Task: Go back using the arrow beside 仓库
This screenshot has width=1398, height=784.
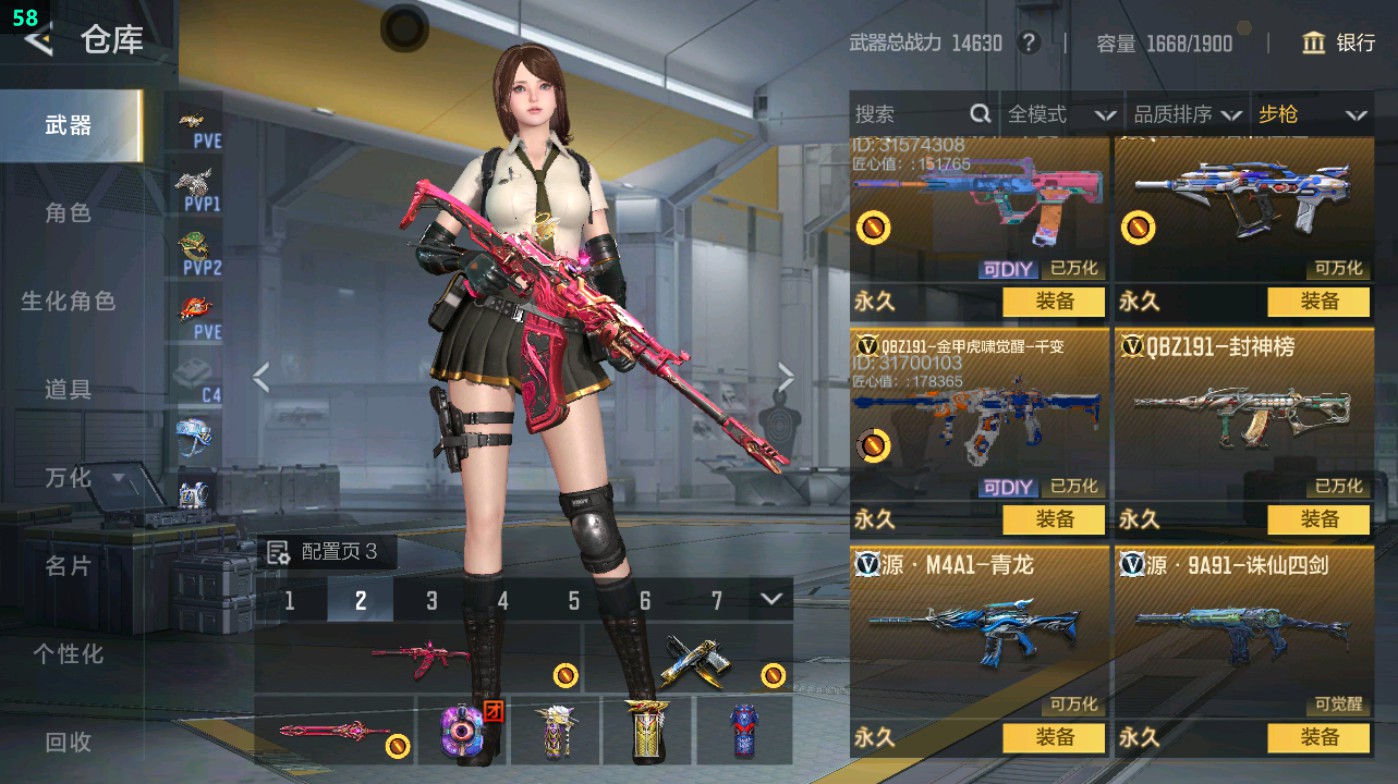Action: pyautogui.click(x=38, y=40)
